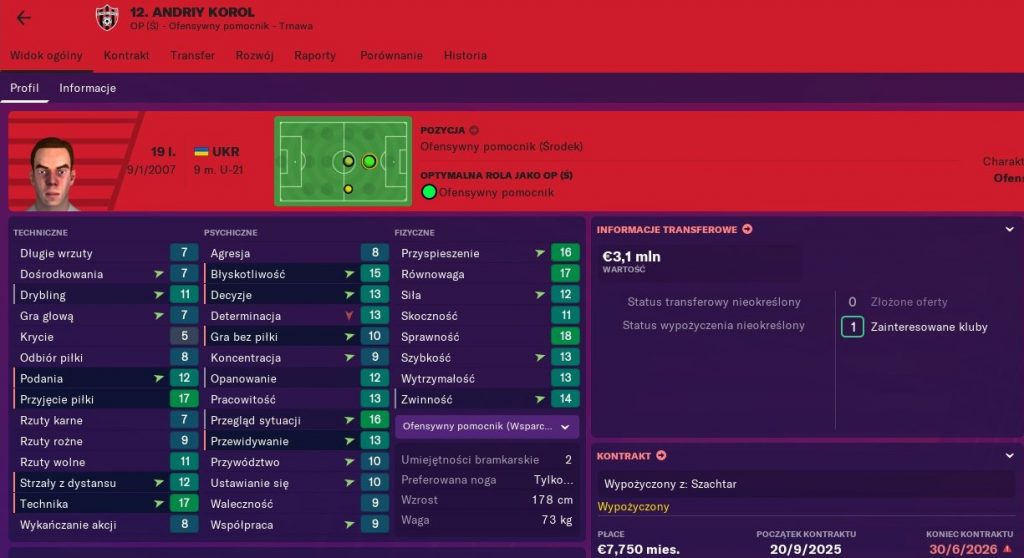This screenshot has height=558, width=1024.
Task: Switch to the Porównanie tab
Action: [x=390, y=56]
